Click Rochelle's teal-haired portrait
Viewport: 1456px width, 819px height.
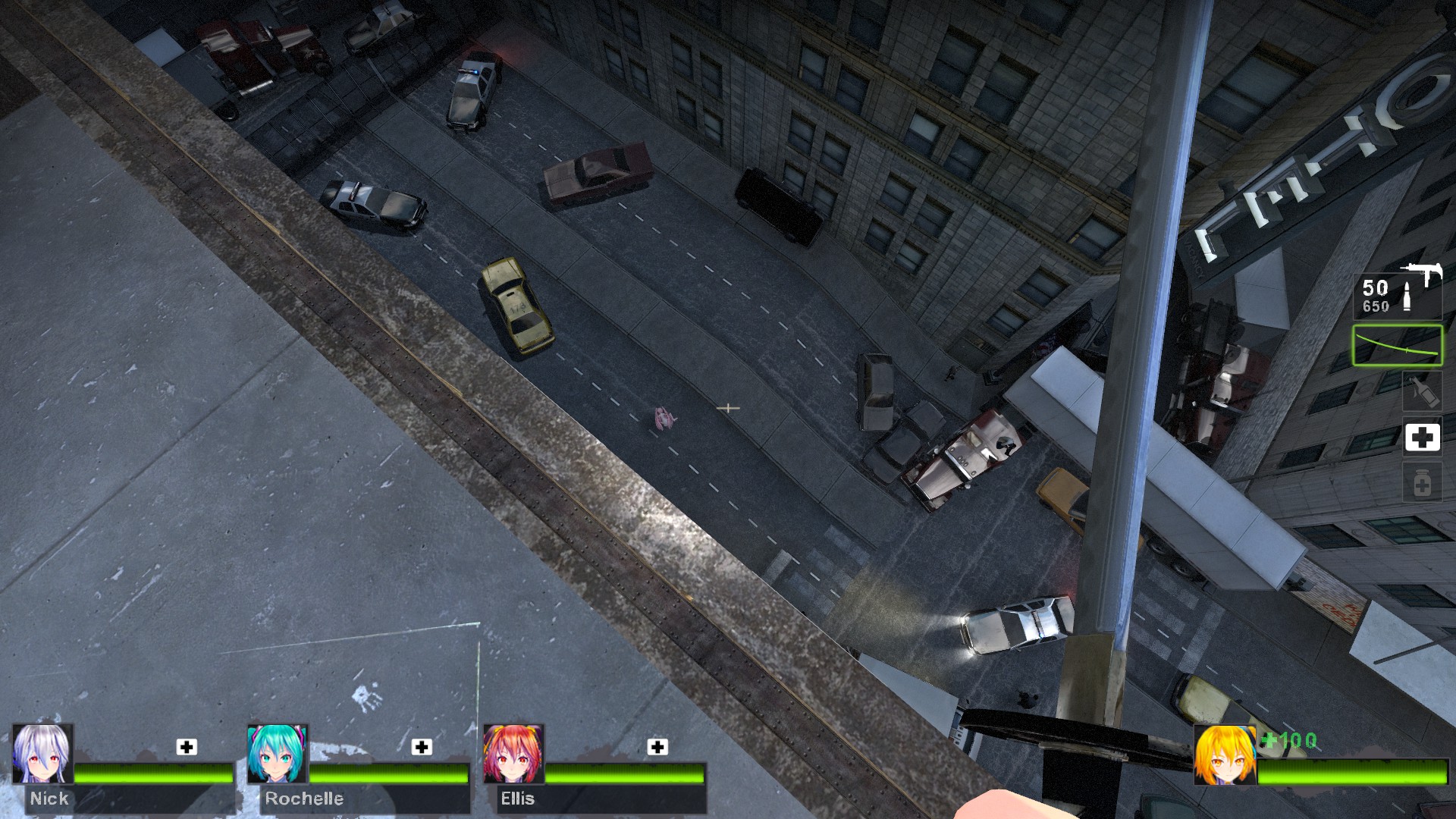pyautogui.click(x=278, y=754)
